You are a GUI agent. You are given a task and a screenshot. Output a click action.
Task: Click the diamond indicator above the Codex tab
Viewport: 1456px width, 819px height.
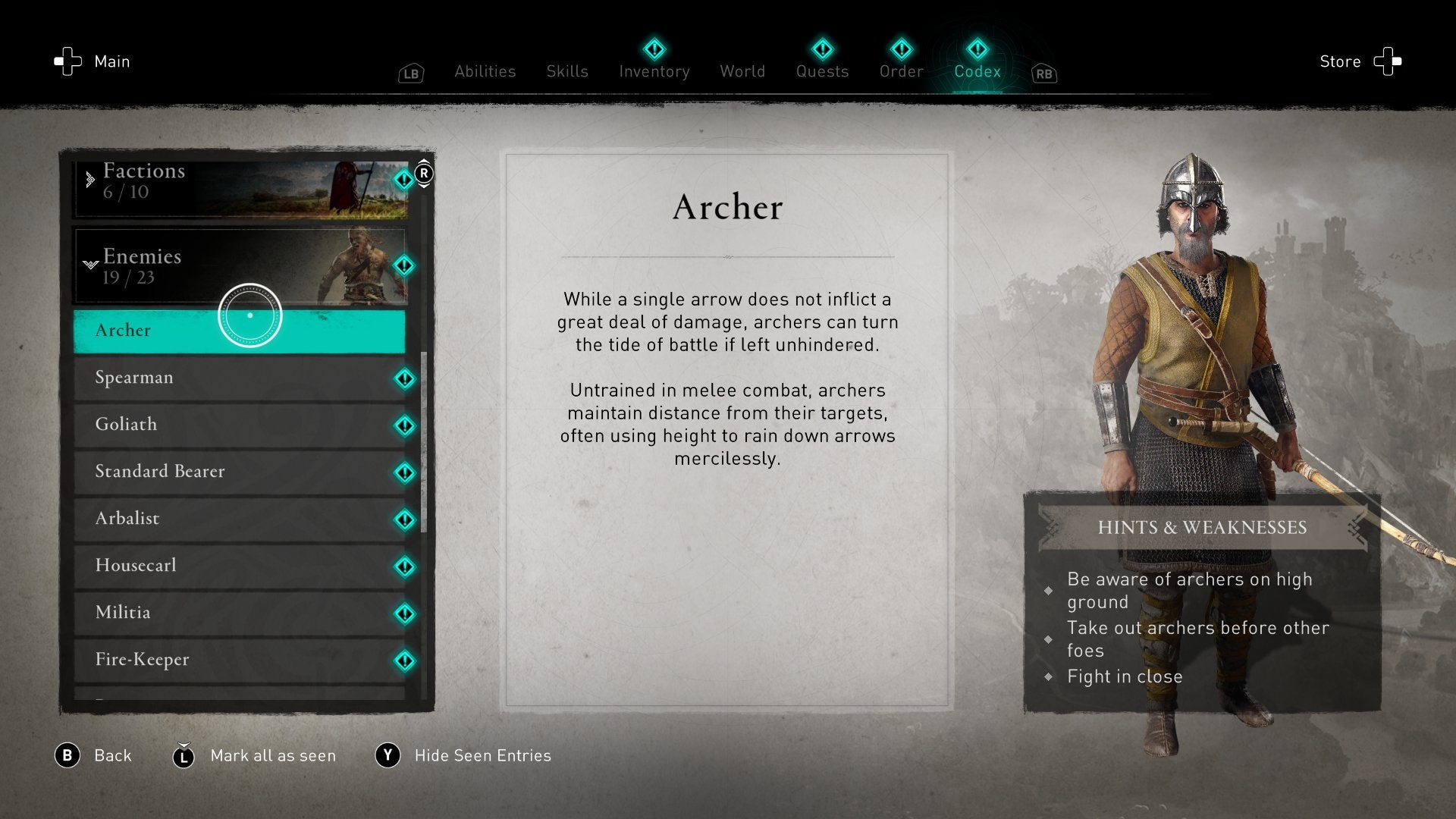[x=977, y=49]
